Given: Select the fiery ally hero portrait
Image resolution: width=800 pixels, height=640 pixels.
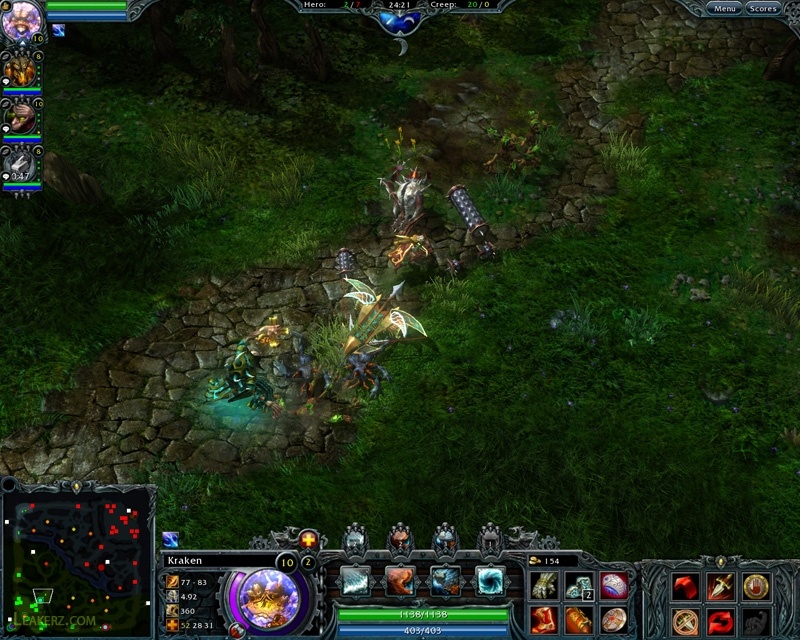Looking at the screenshot, I should coord(20,71).
